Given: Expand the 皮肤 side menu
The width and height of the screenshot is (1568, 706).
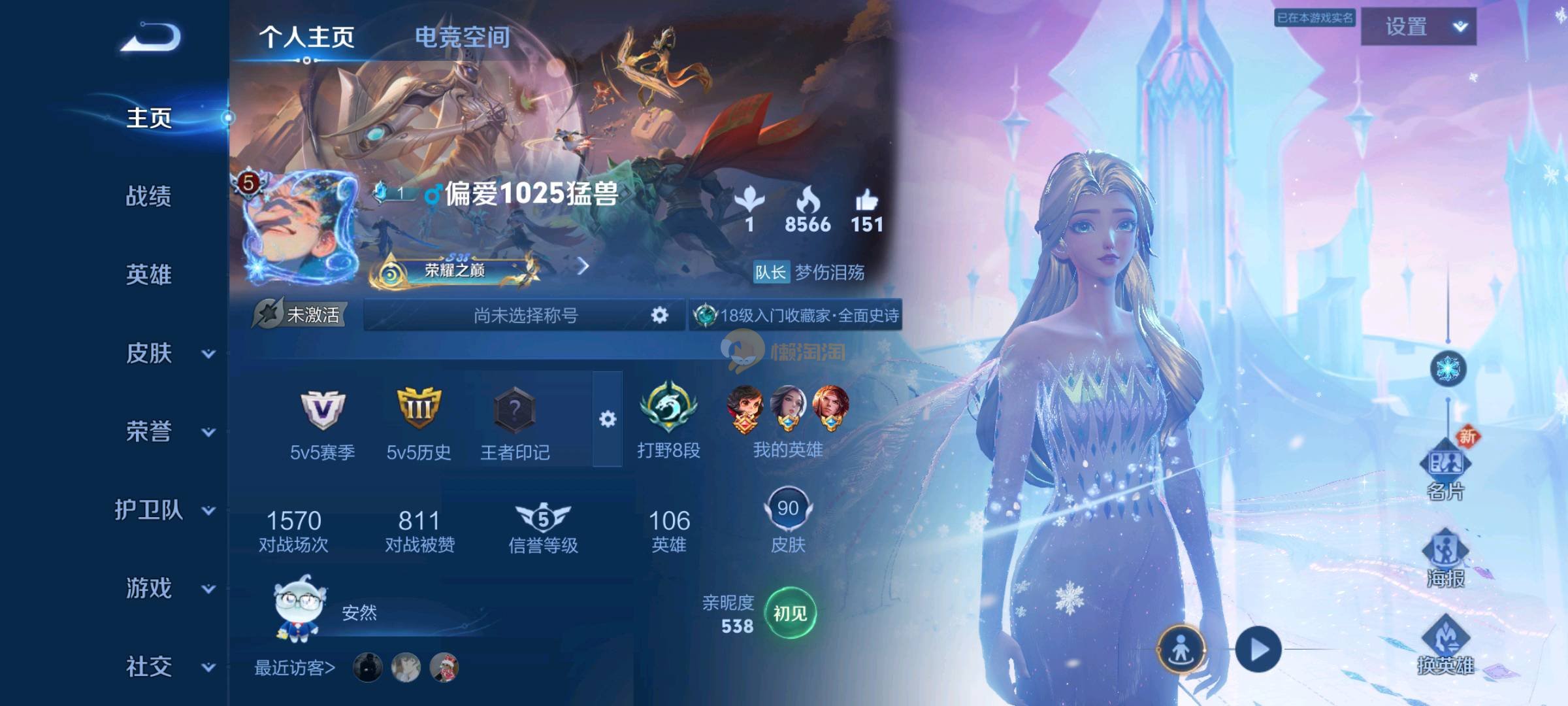Looking at the screenshot, I should 208,354.
